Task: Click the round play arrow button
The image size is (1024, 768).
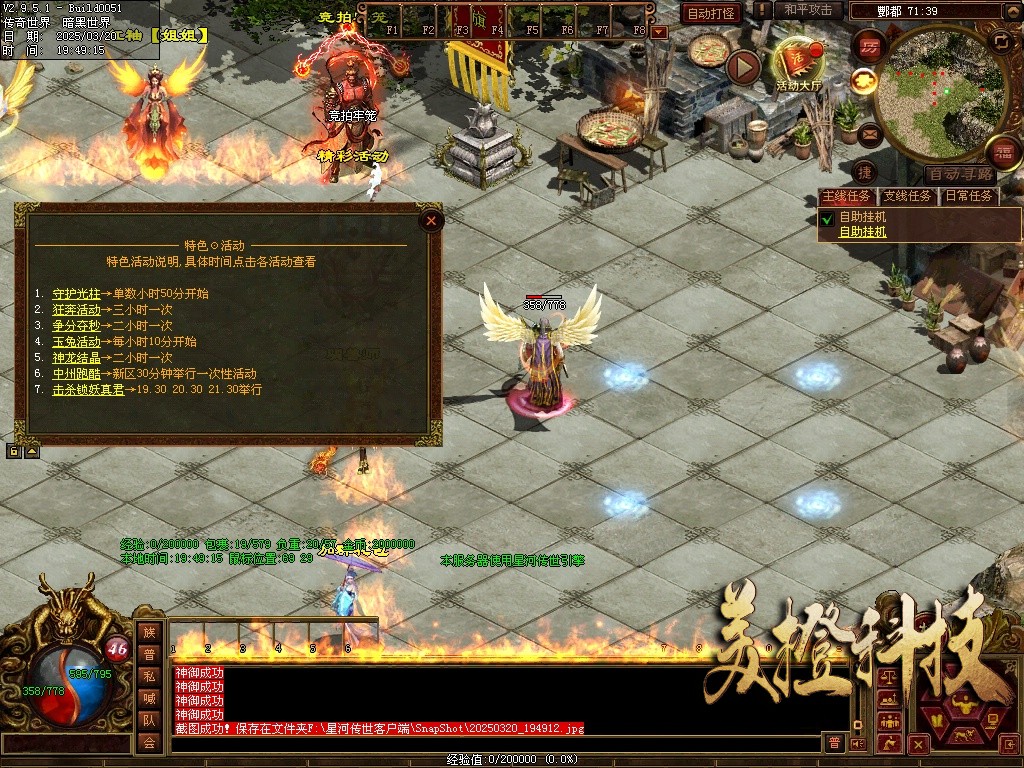Action: click(x=743, y=67)
